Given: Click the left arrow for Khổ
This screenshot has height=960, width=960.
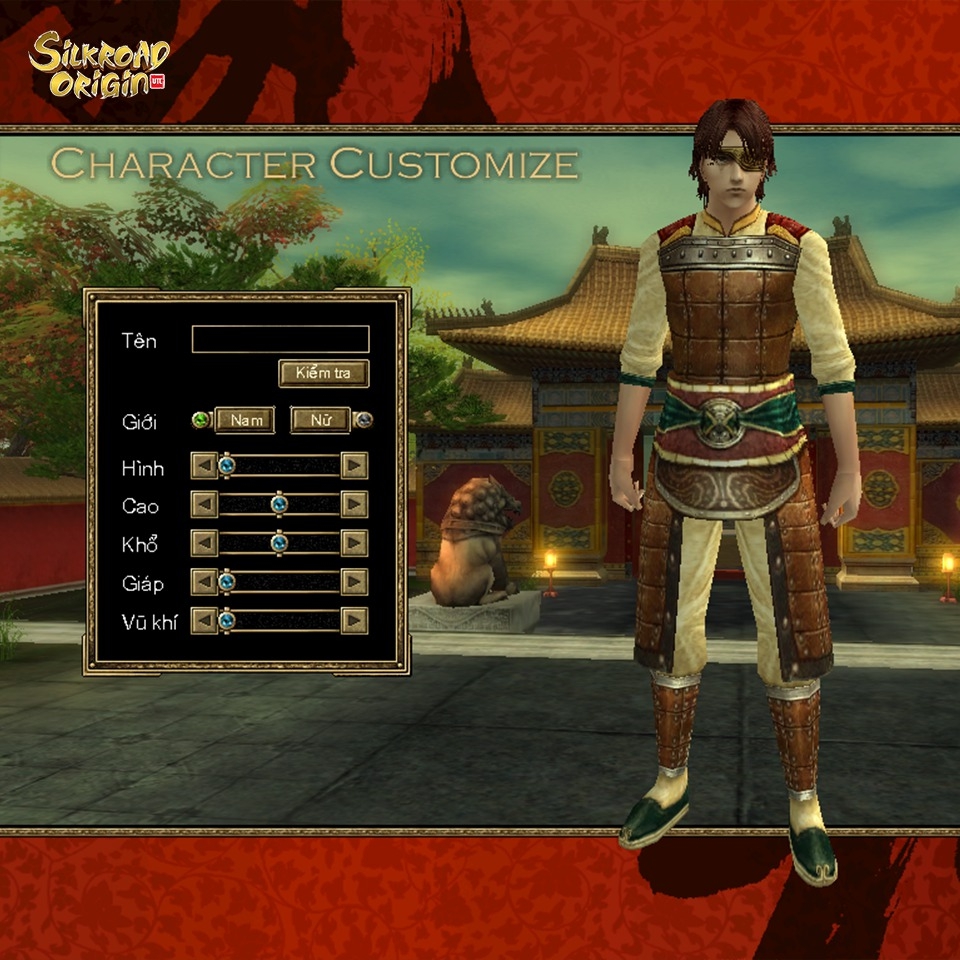Looking at the screenshot, I should [x=204, y=543].
